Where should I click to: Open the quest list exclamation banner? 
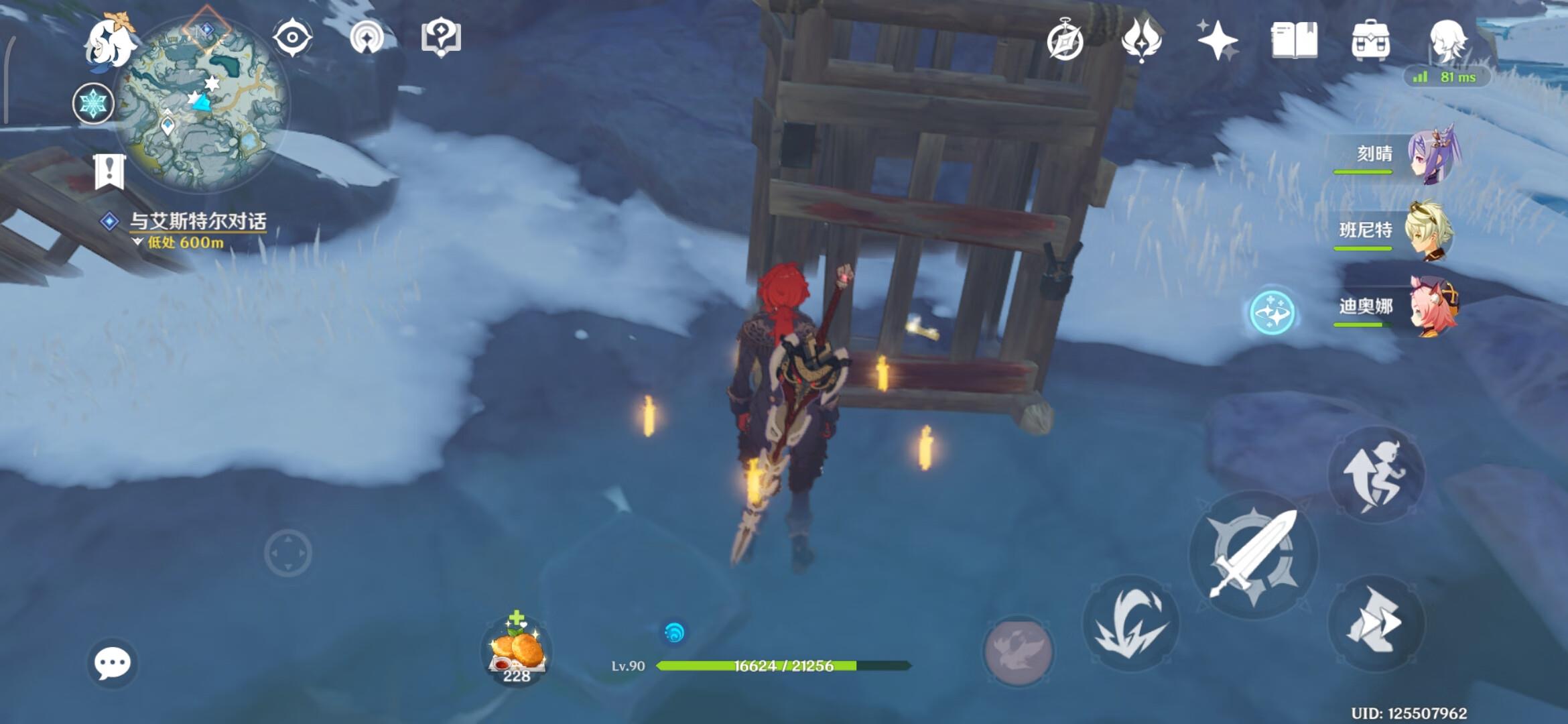click(109, 172)
